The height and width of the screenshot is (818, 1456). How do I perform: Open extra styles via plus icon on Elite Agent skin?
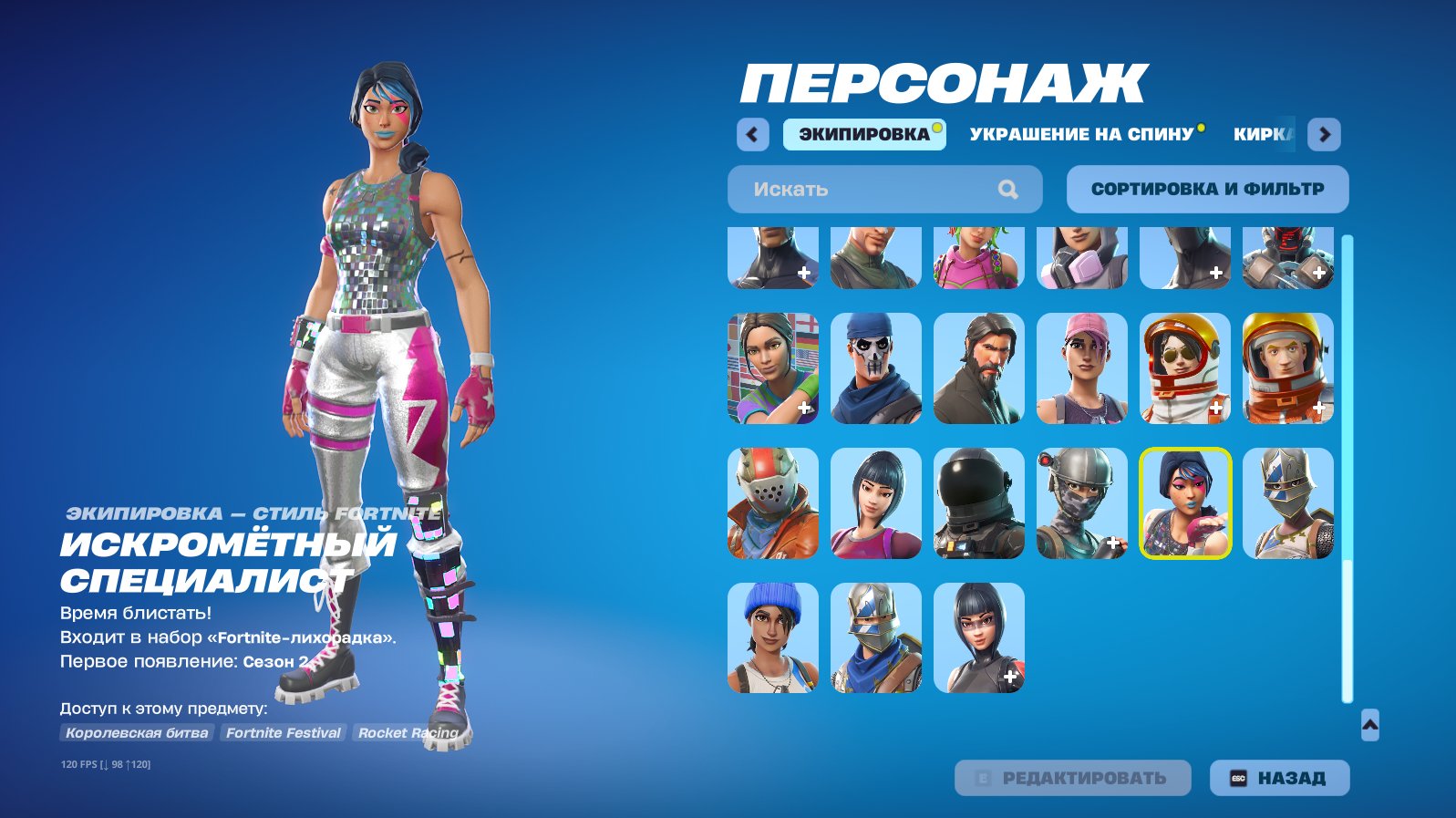tap(1111, 542)
